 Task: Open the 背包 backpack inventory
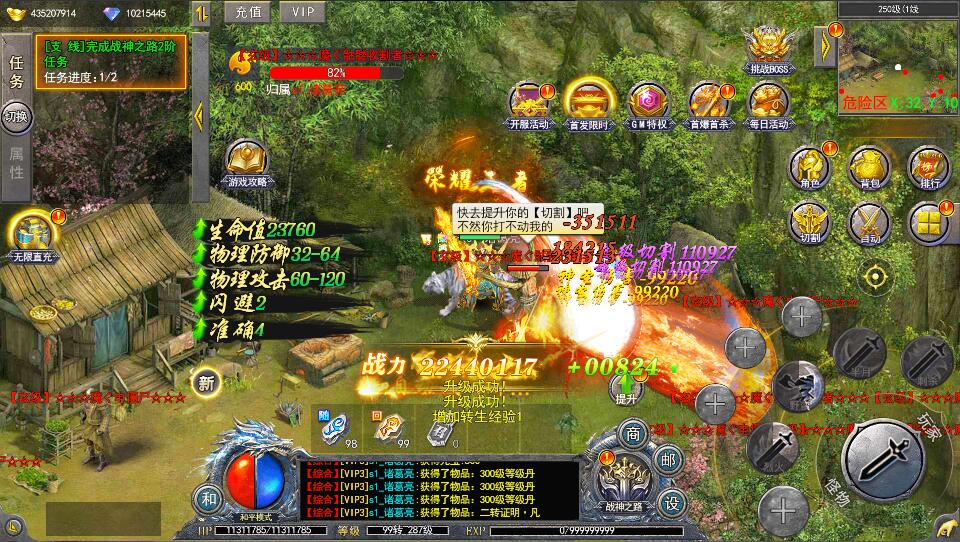coord(869,167)
